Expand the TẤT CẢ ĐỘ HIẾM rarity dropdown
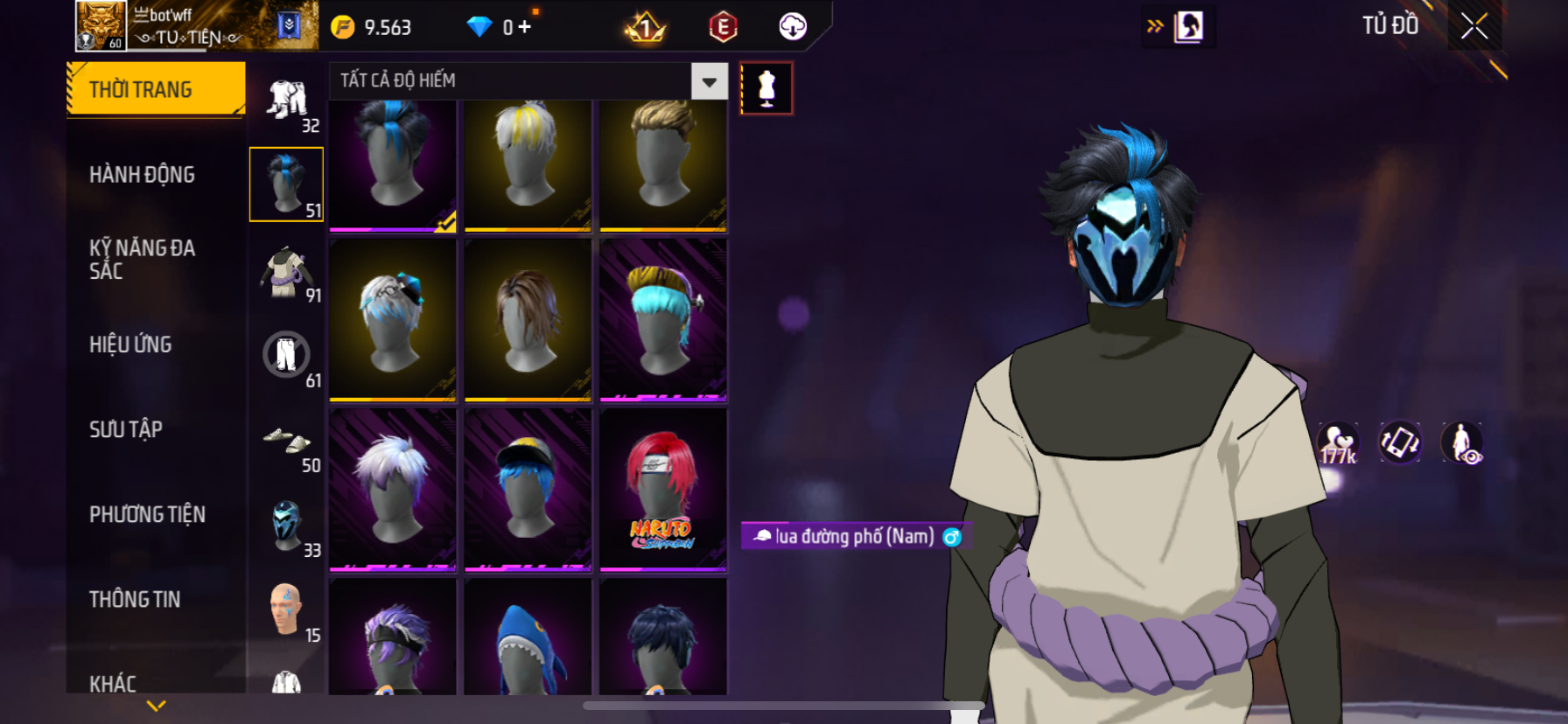1568x724 pixels. point(709,81)
